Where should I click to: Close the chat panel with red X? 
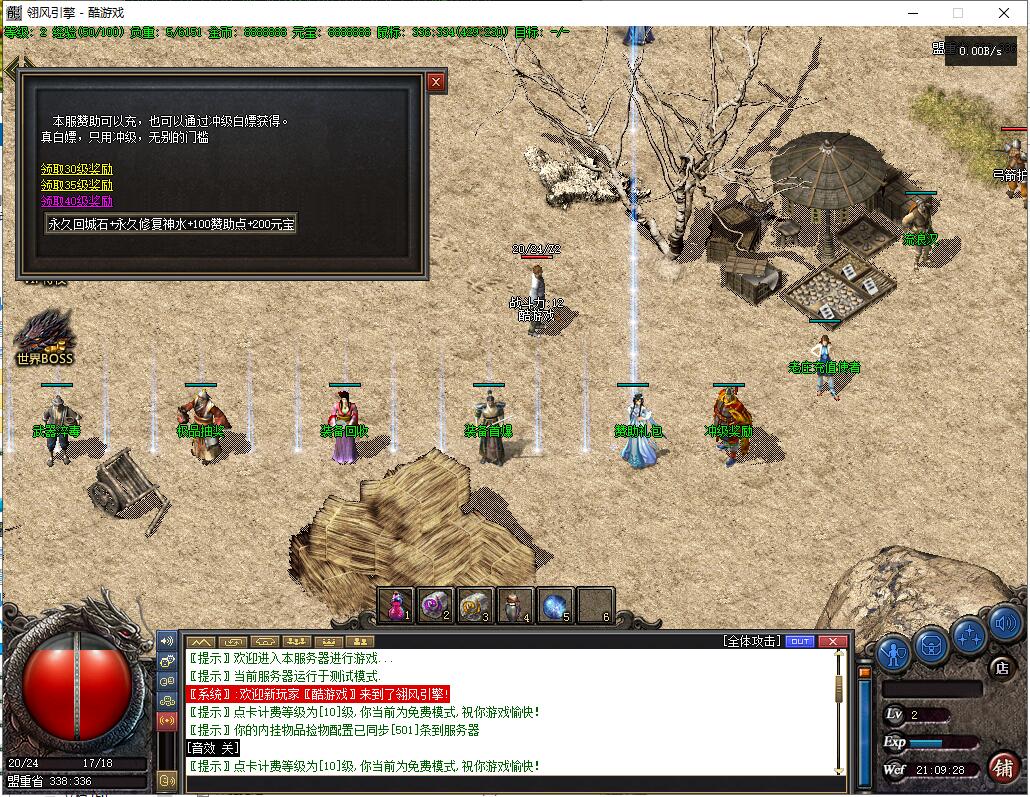(832, 641)
